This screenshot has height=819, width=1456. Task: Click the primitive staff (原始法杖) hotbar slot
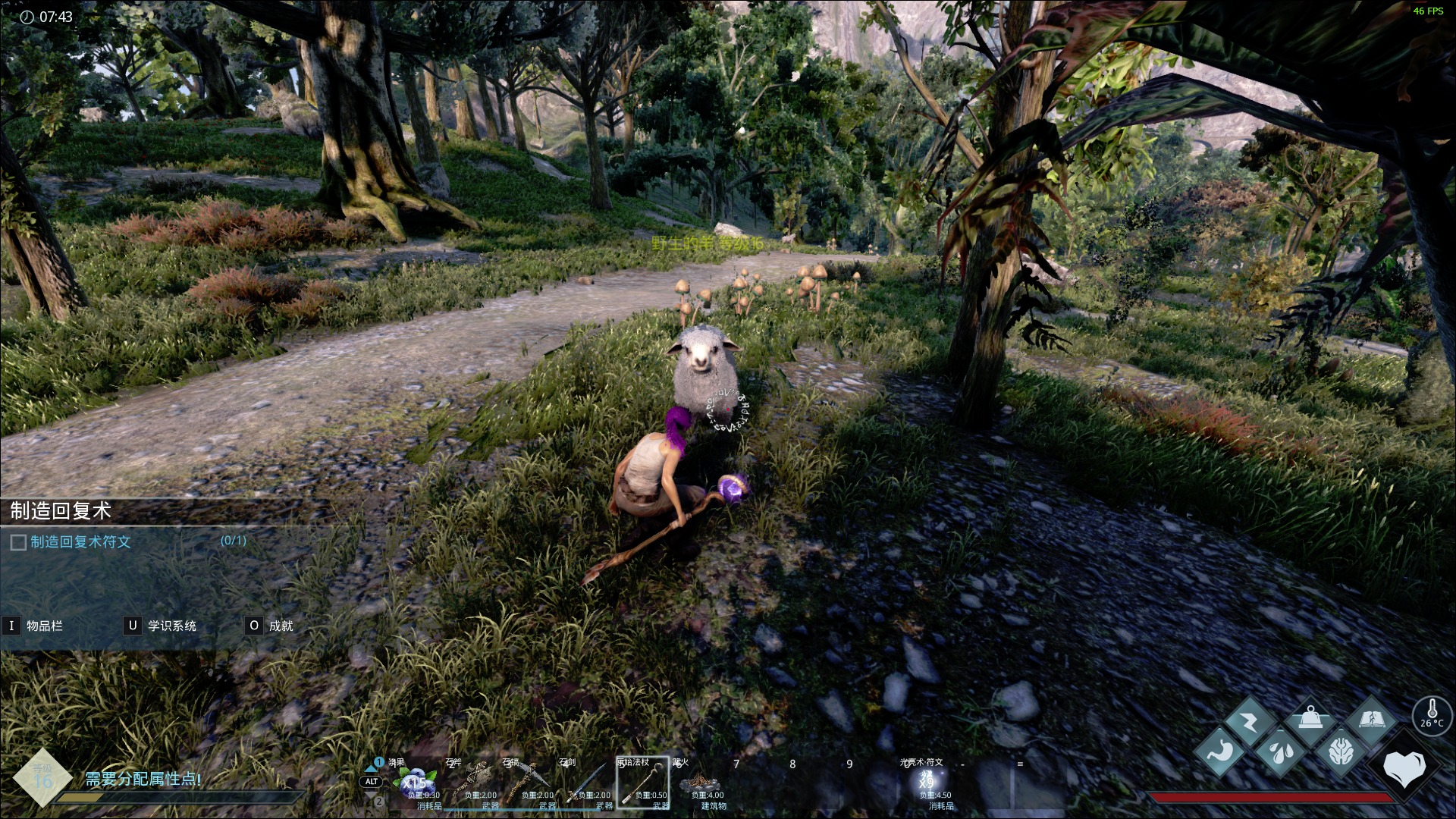(642, 783)
